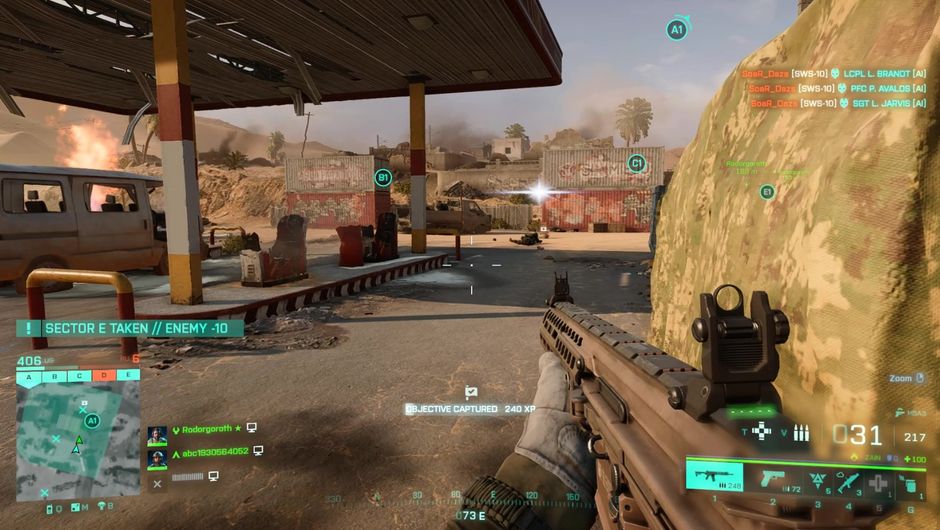Screen dimensions: 940x530
Task: Select squad member abc1930564052
Action: pos(214,452)
